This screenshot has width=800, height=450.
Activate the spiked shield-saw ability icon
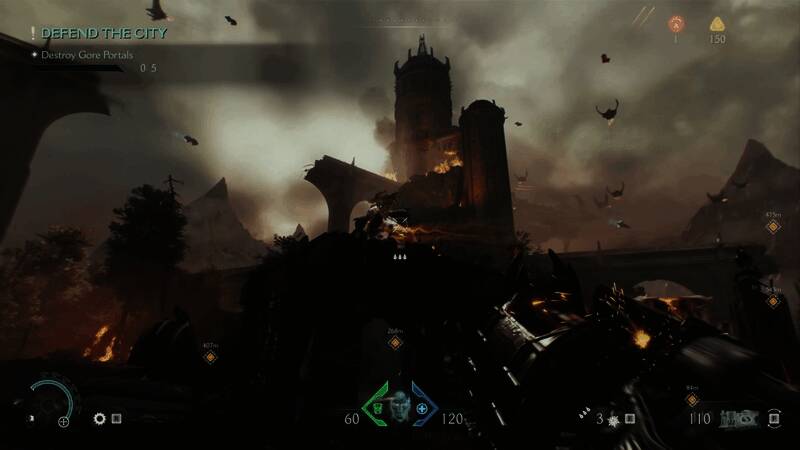tap(616, 419)
